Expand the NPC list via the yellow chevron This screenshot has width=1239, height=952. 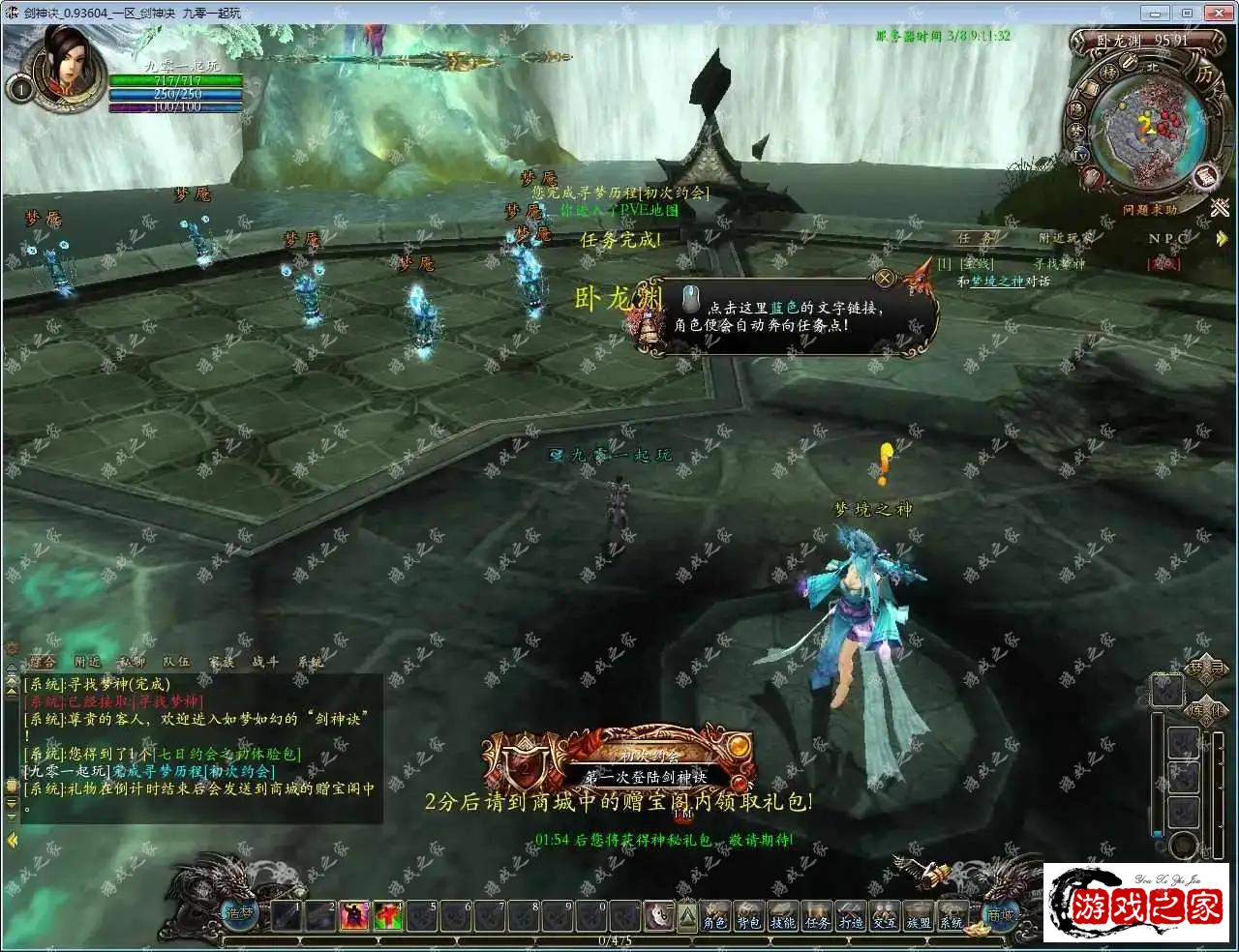(x=1222, y=238)
